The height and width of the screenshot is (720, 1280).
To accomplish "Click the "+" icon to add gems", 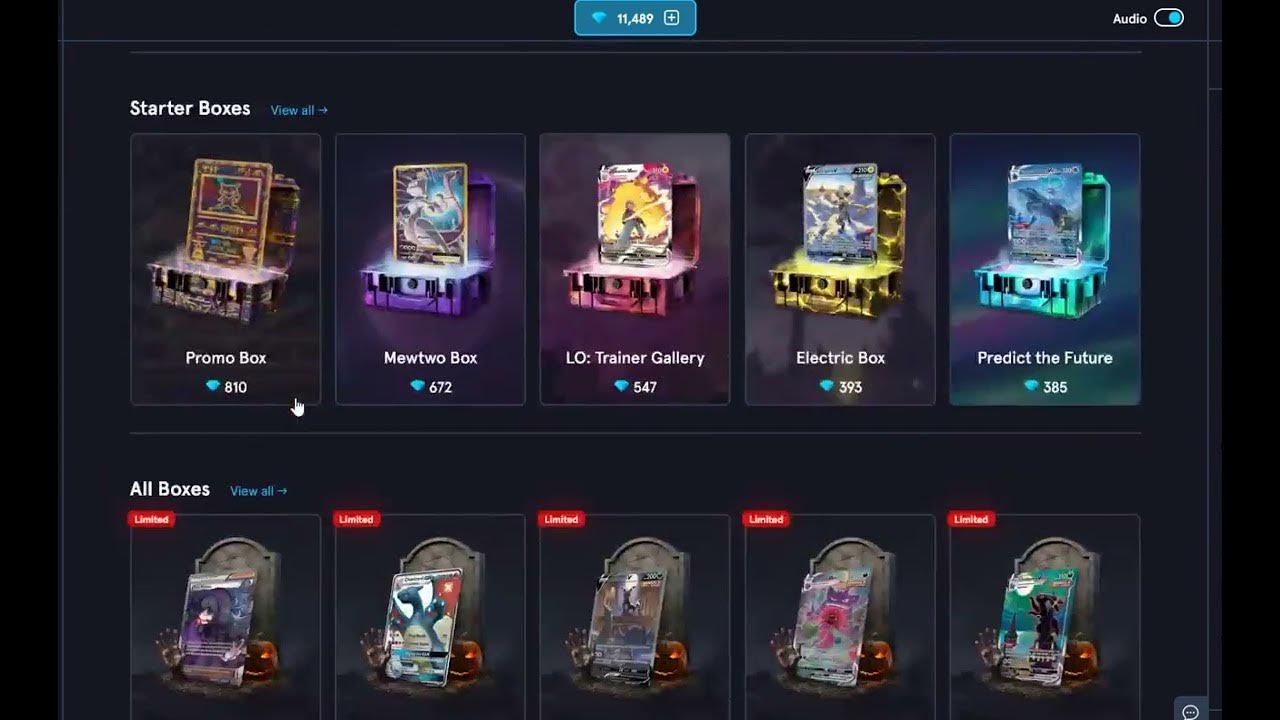I will [x=670, y=17].
